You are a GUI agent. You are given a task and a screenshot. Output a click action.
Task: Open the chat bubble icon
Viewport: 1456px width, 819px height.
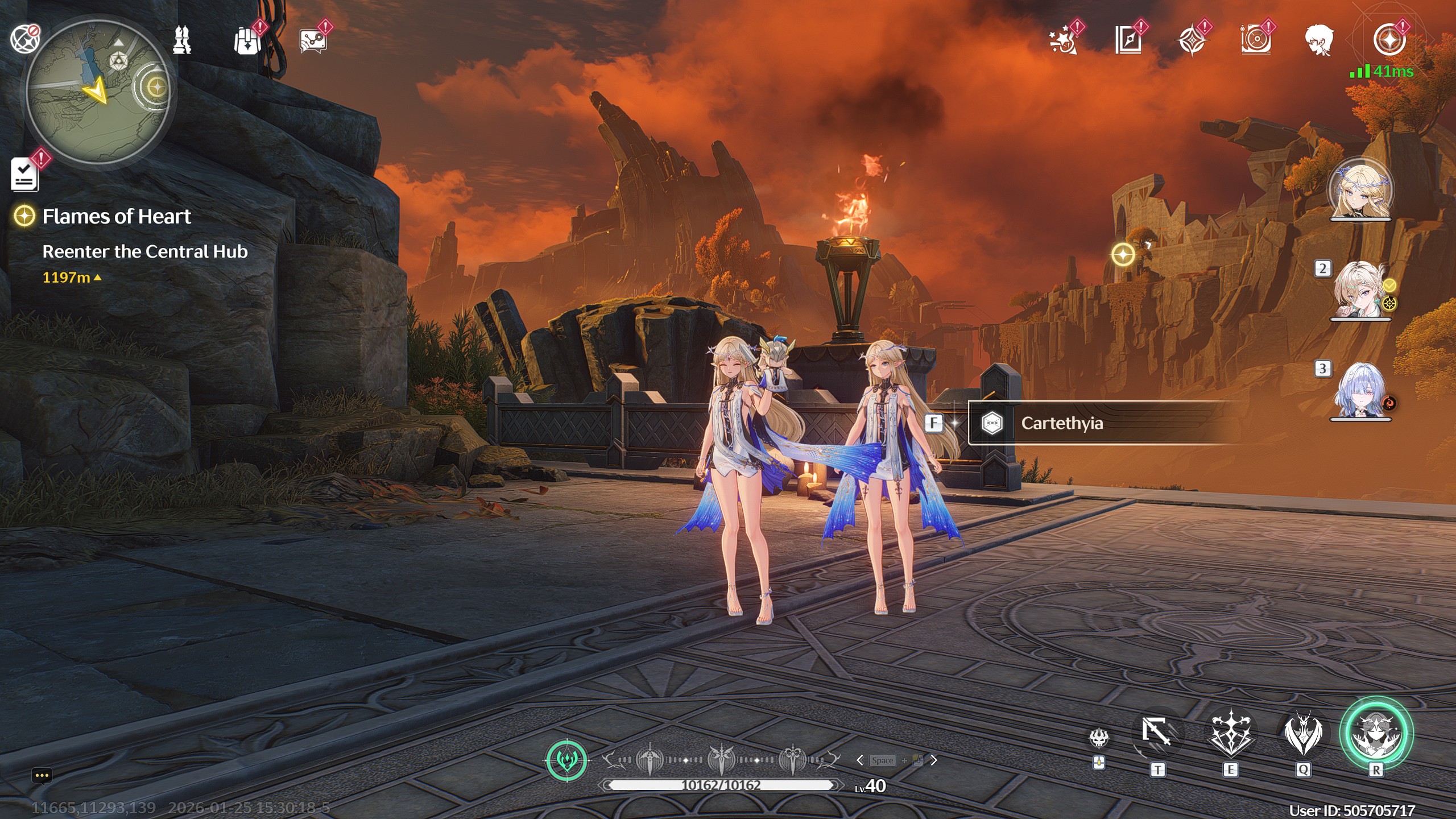pos(42,776)
